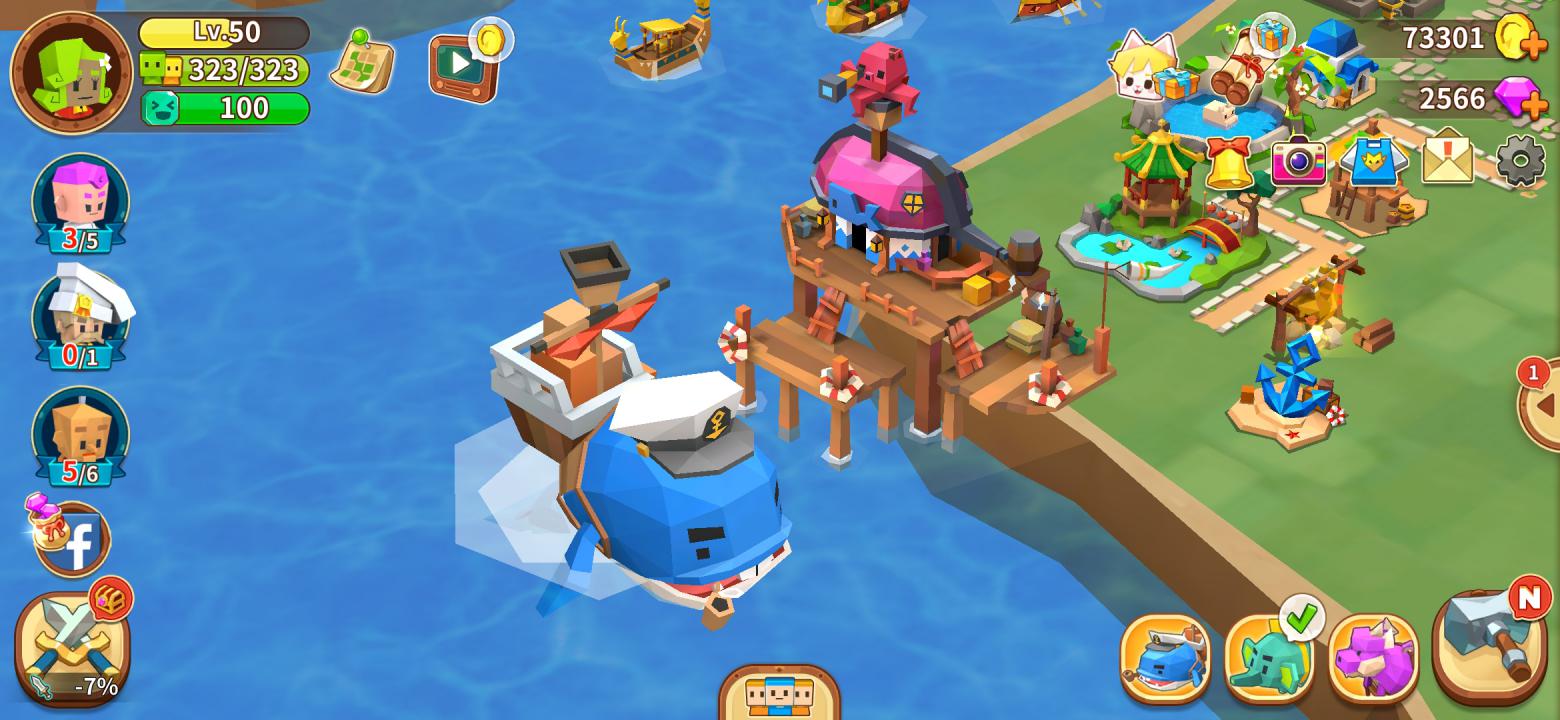Viewport: 1560px width, 720px height.
Task: Open the blue shirt costume menu
Action: tap(1373, 160)
